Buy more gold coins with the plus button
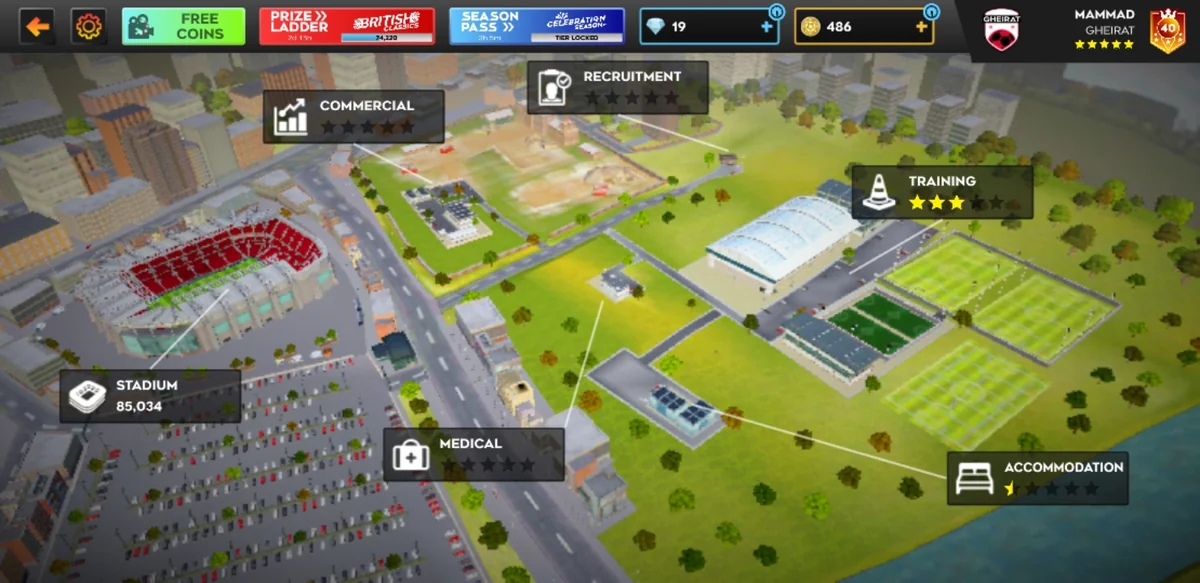This screenshot has height=583, width=1200. (x=921, y=27)
